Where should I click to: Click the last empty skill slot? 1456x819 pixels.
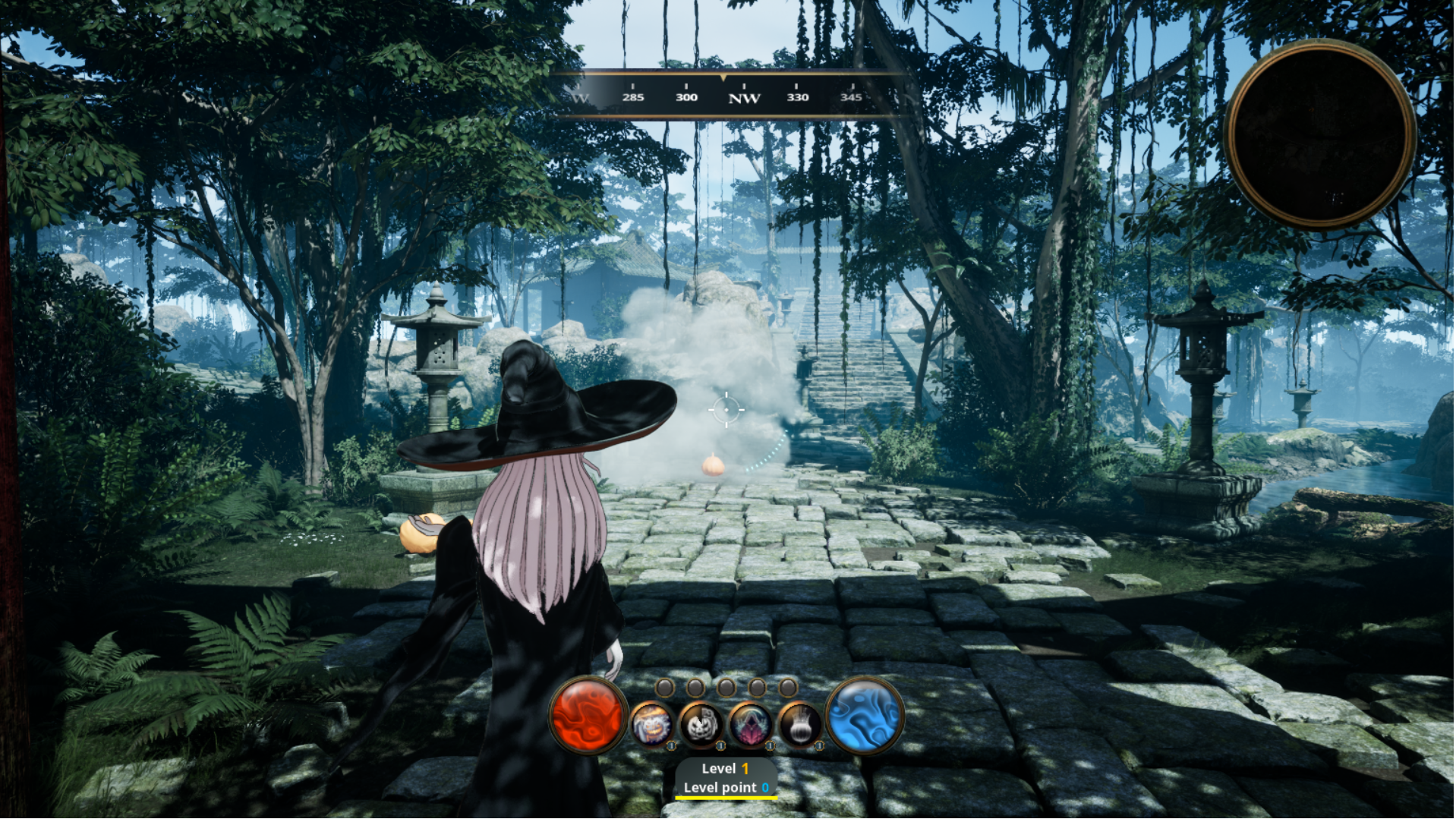787,688
